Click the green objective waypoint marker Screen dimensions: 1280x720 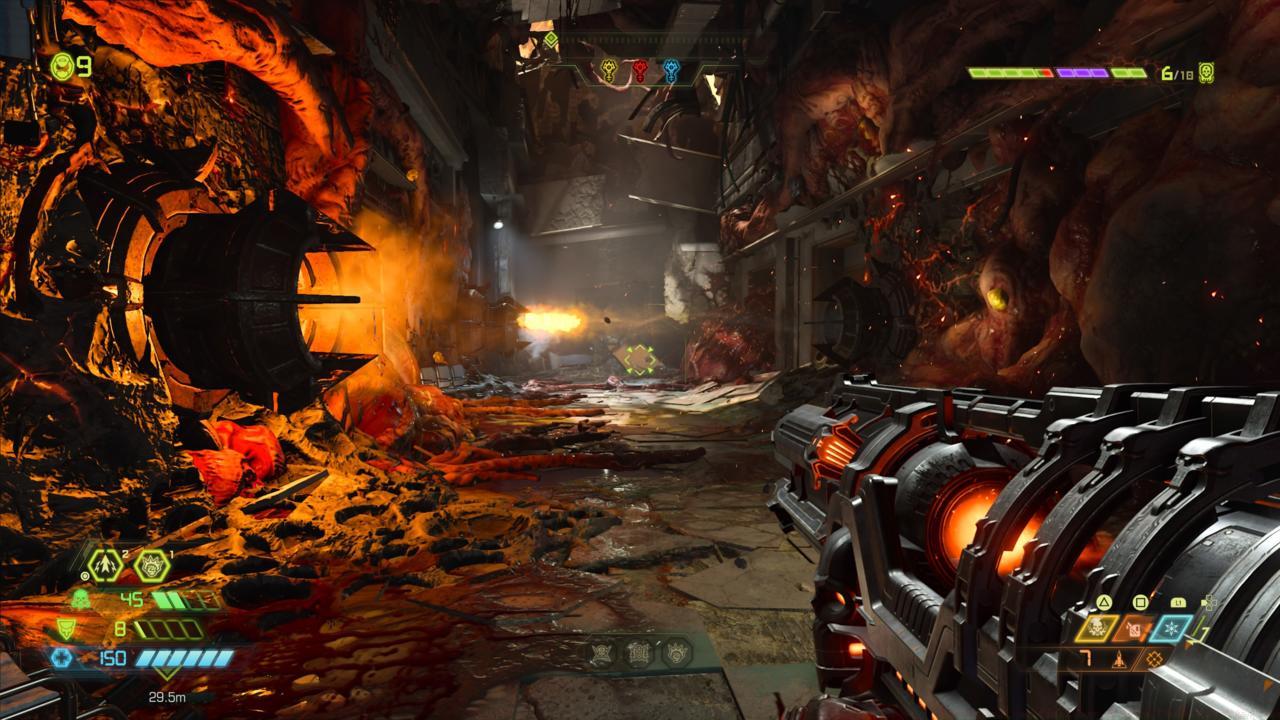(637, 358)
